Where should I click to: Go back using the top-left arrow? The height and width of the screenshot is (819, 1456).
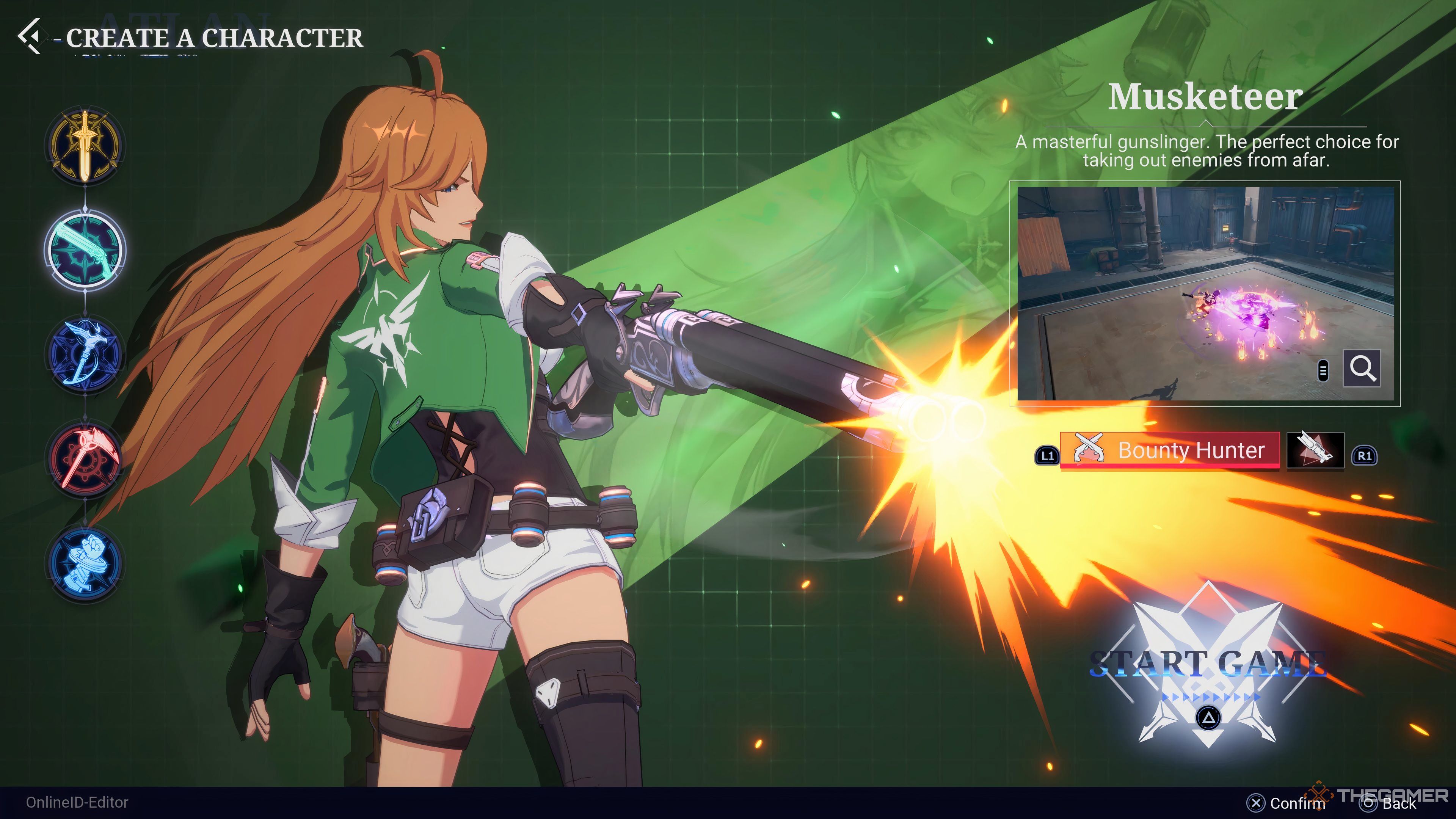tap(30, 37)
